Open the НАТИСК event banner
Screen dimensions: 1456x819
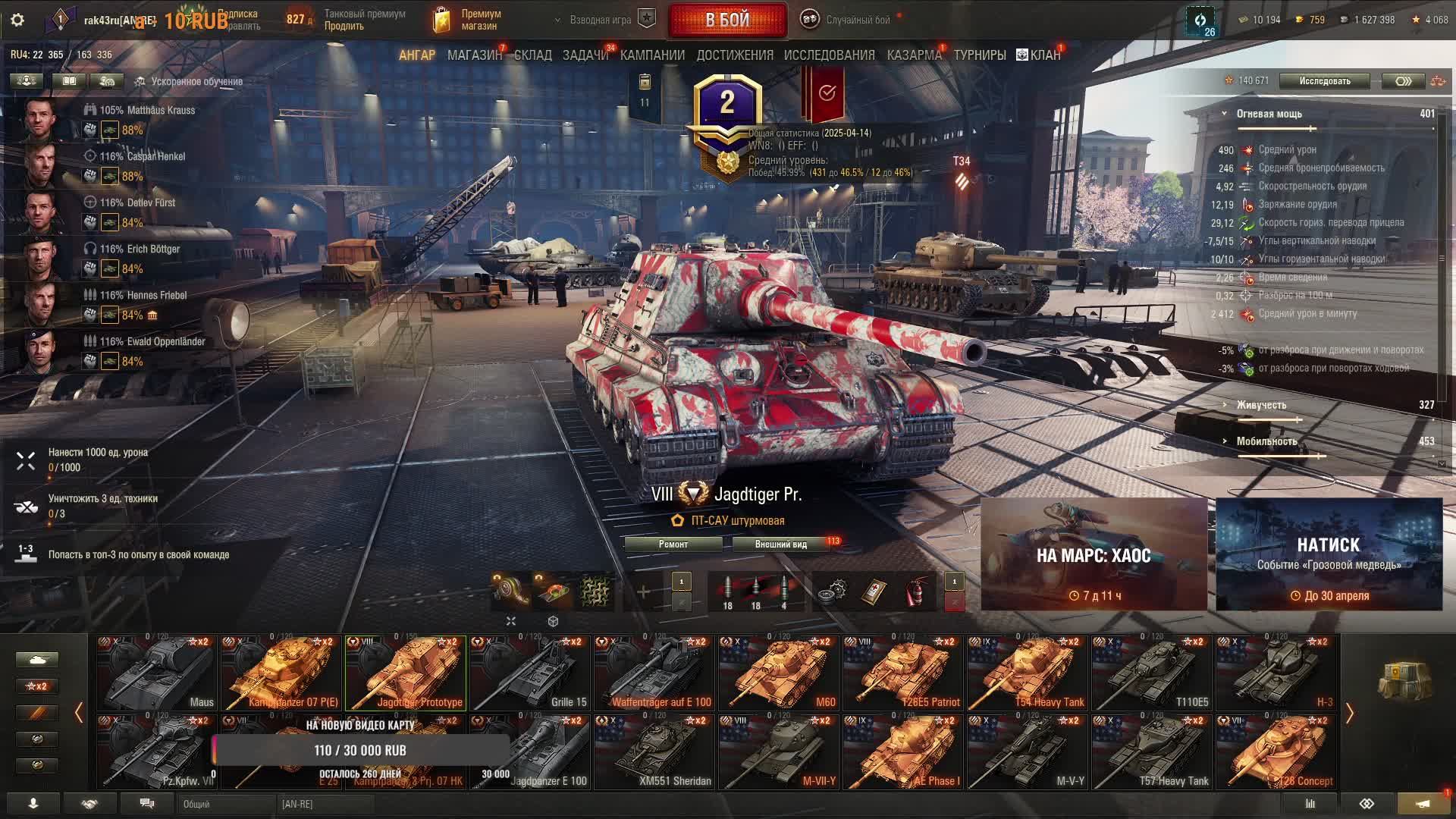pos(1329,555)
